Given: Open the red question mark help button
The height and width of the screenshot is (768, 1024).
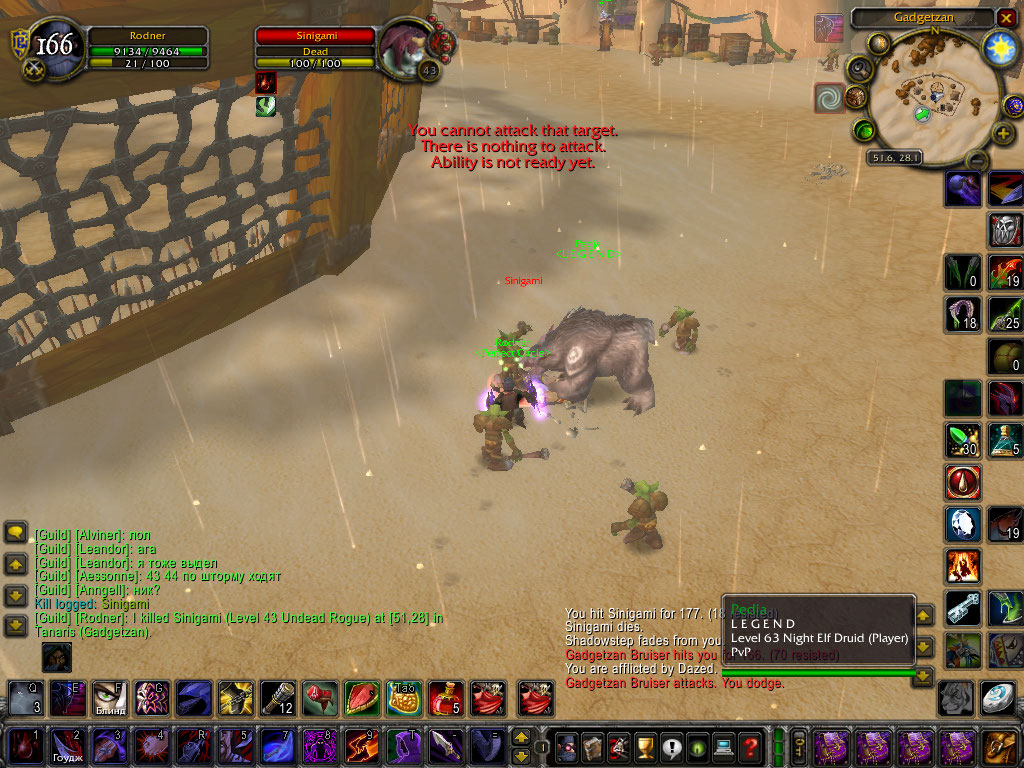Looking at the screenshot, I should (750, 746).
